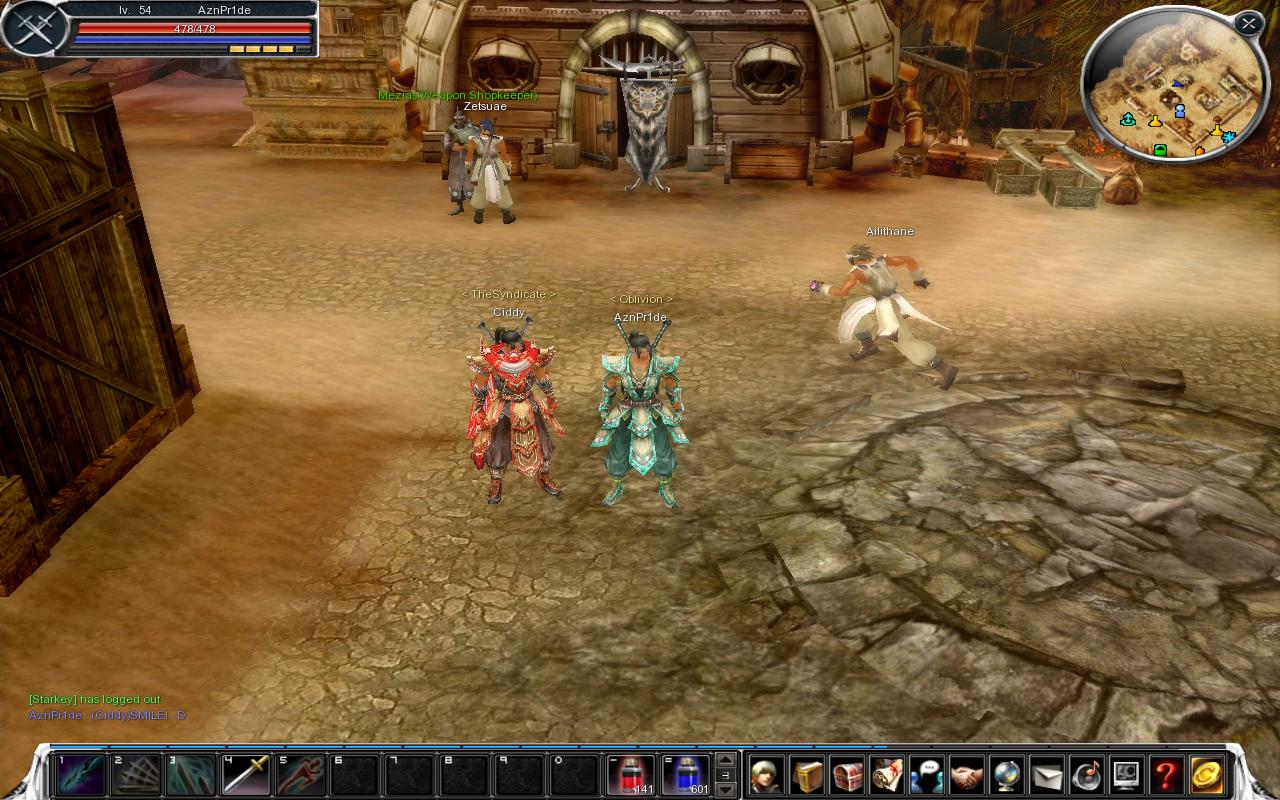Image resolution: width=1280 pixels, height=800 pixels.
Task: Toggle the yellow NPC marker on the minimap
Action: click(x=1155, y=121)
